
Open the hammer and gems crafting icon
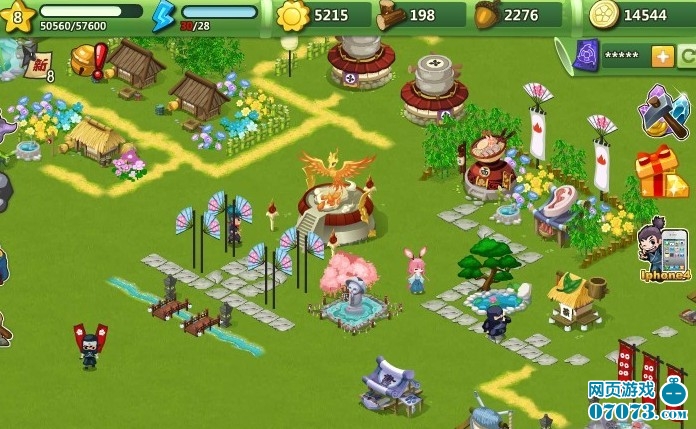coord(663,110)
